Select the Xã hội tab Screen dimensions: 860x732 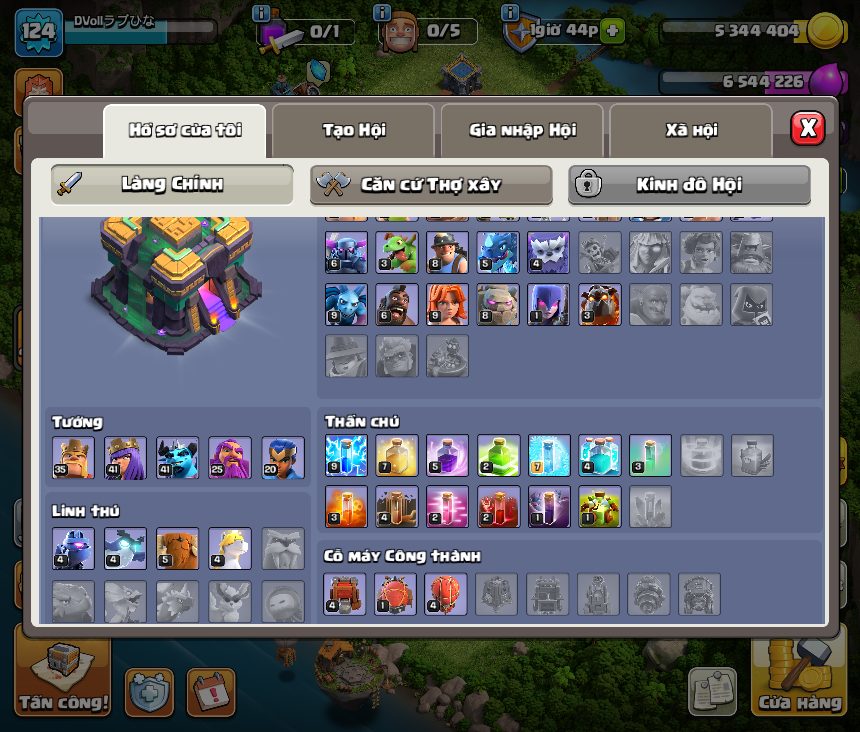coord(691,130)
